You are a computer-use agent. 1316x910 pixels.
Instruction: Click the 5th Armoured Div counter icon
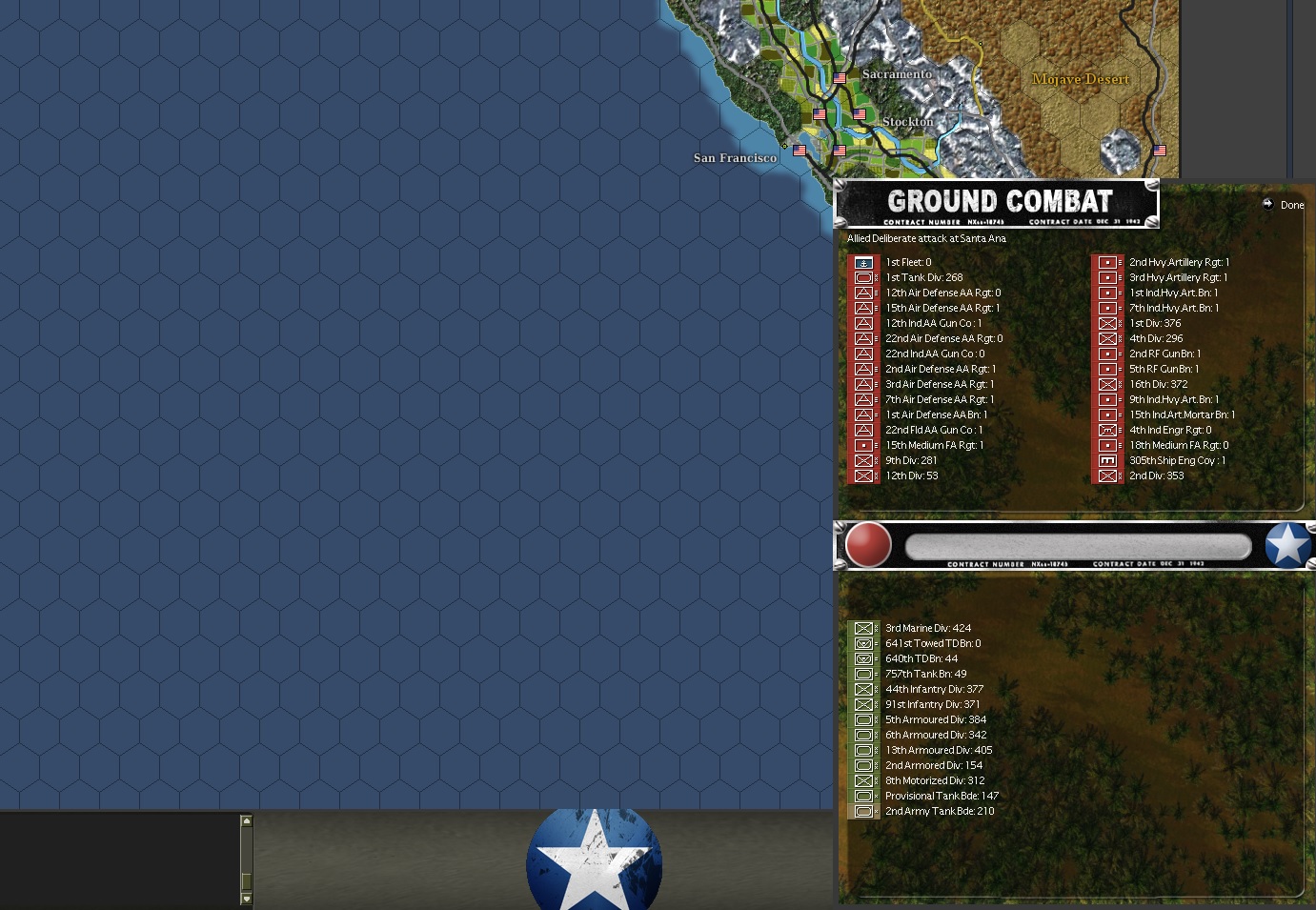(x=864, y=719)
